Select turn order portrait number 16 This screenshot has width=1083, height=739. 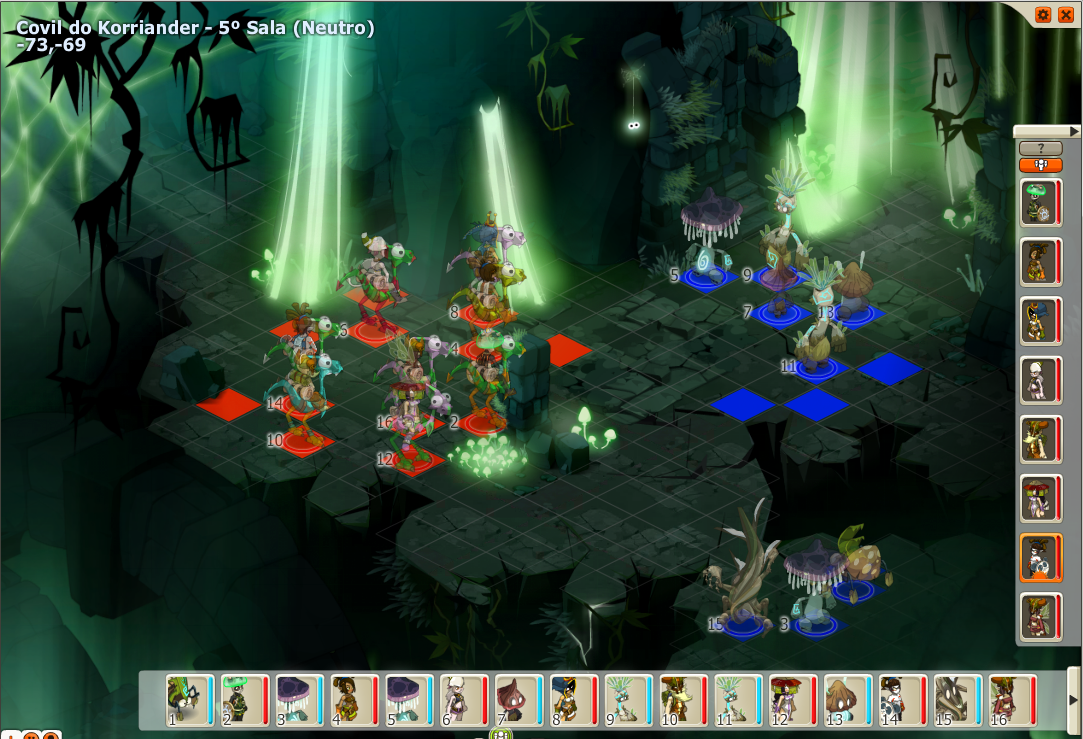click(1008, 700)
